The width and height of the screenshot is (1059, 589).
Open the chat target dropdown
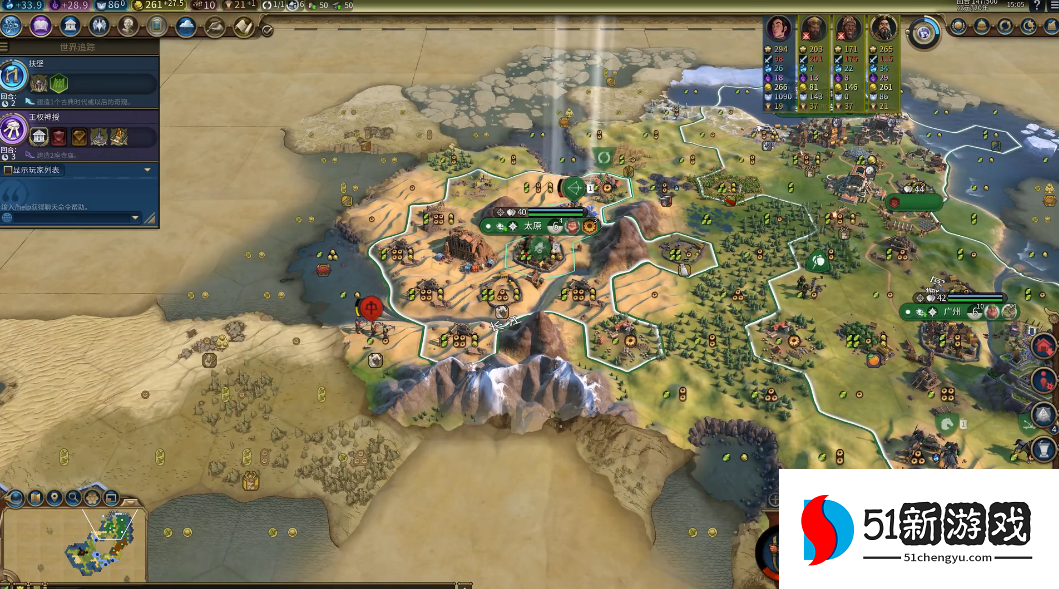(x=136, y=217)
